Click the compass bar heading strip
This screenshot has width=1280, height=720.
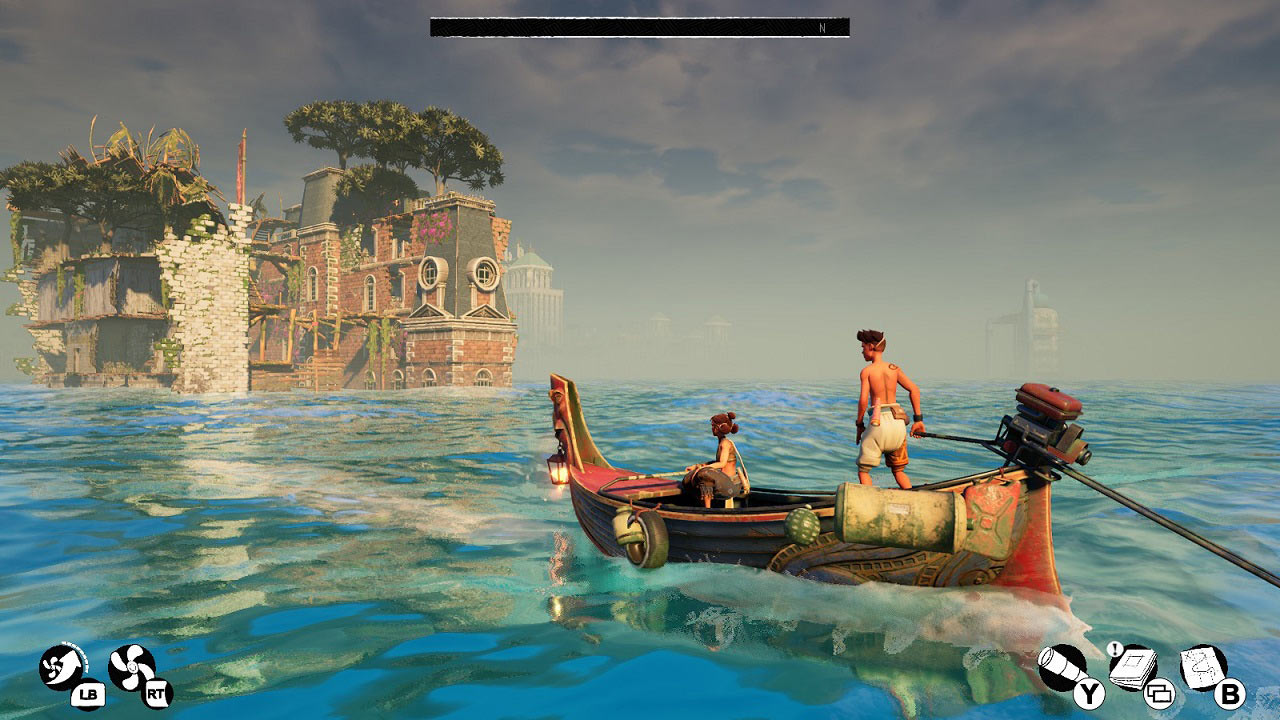tap(640, 27)
